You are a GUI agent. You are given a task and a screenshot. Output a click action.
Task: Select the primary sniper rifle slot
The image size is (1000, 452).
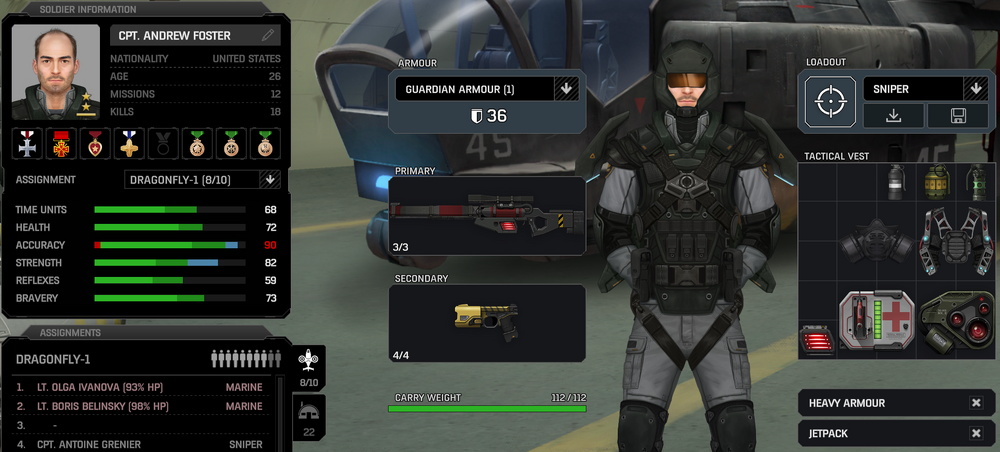pos(487,215)
